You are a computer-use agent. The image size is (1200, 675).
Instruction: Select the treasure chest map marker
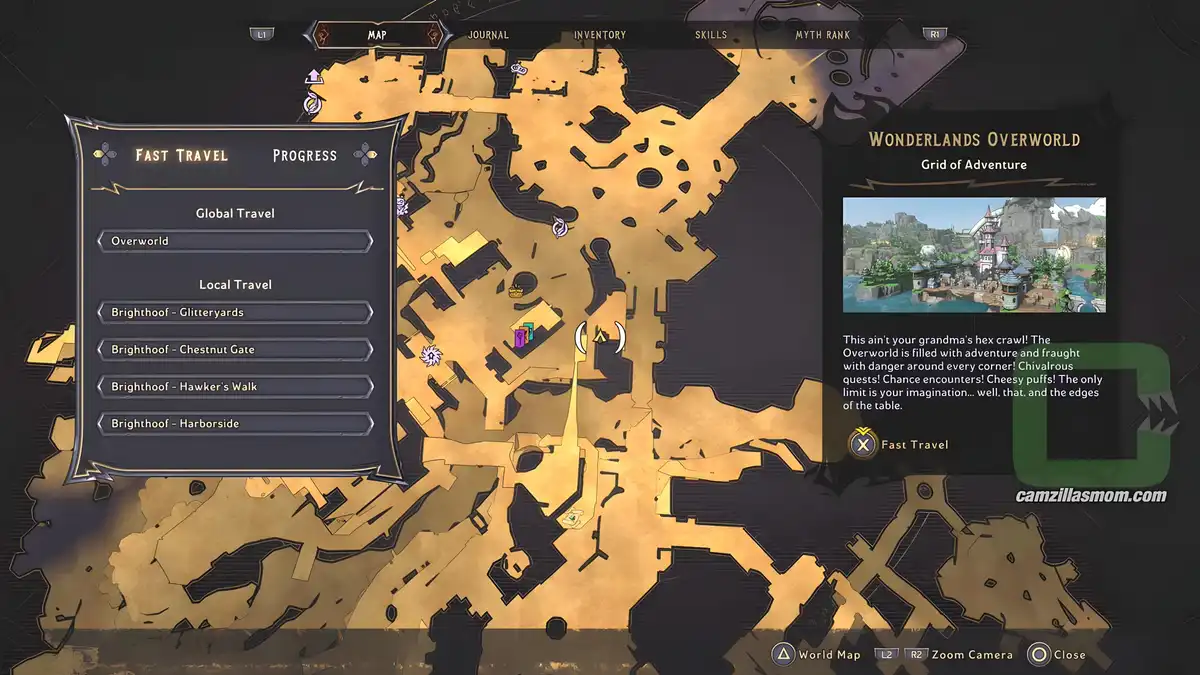(517, 292)
